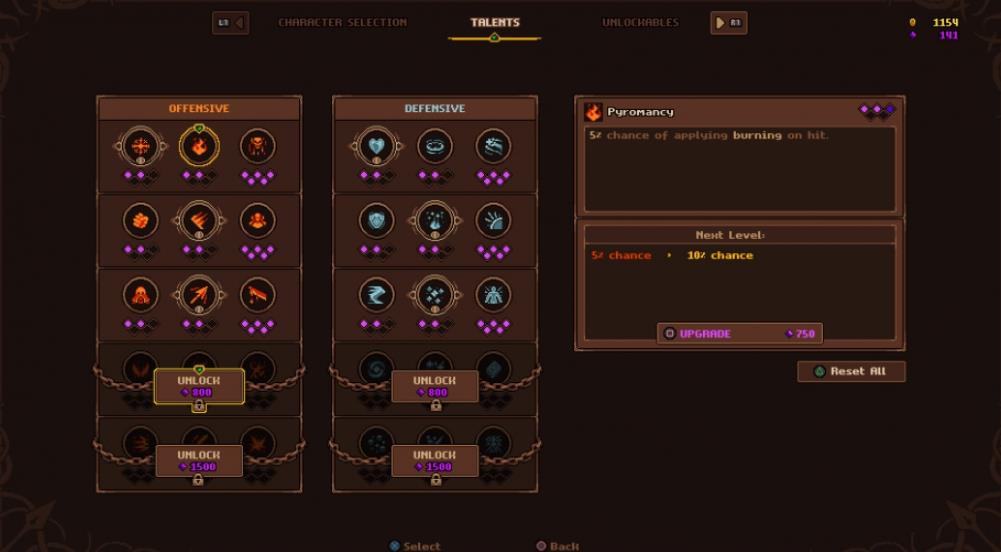Choose the crosshair offensive talent

click(140, 147)
